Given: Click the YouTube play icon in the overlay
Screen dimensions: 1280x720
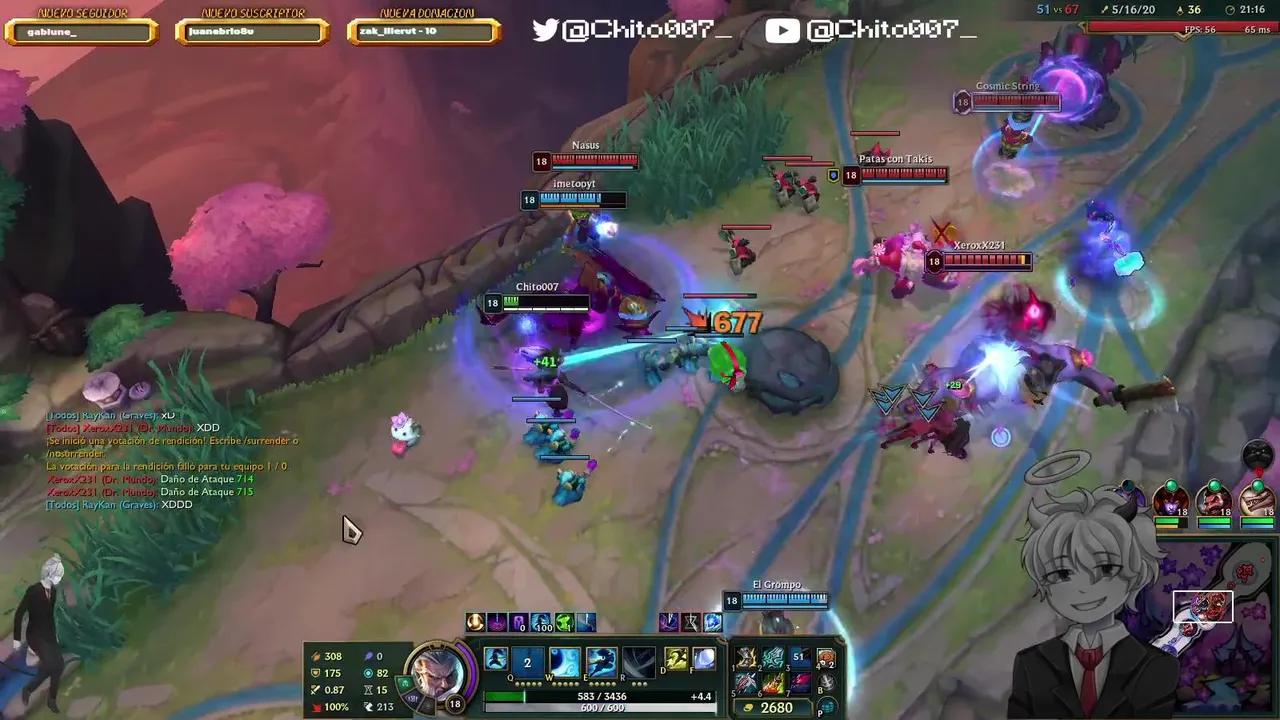Looking at the screenshot, I should click(x=782, y=30).
